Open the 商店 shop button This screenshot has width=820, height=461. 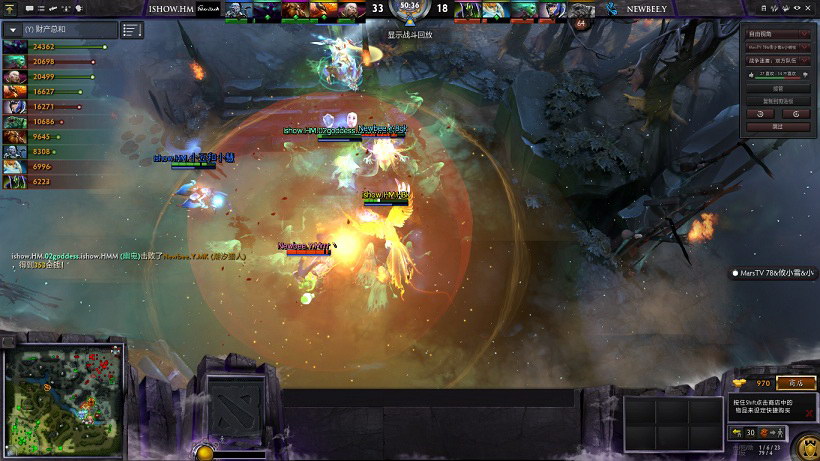[x=796, y=383]
